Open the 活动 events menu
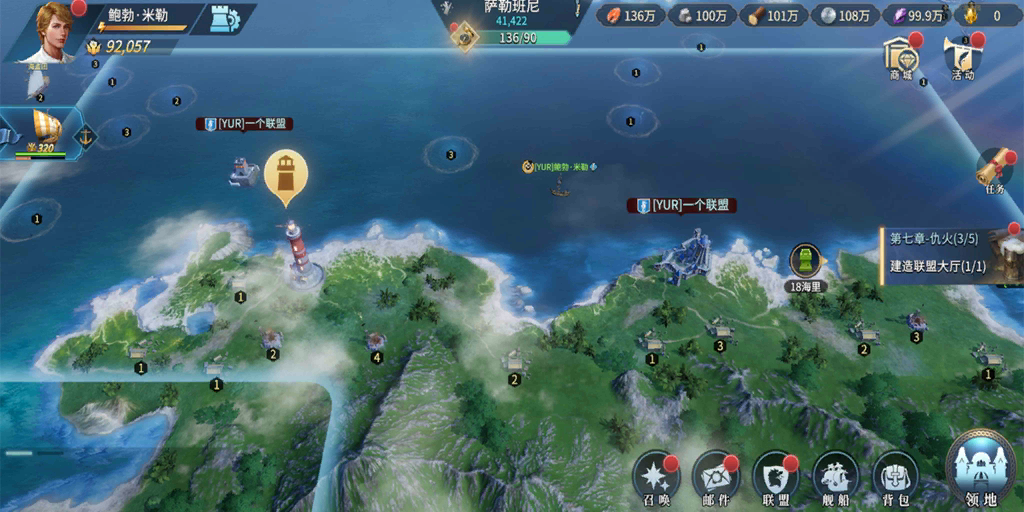Image resolution: width=1024 pixels, height=512 pixels. click(962, 58)
